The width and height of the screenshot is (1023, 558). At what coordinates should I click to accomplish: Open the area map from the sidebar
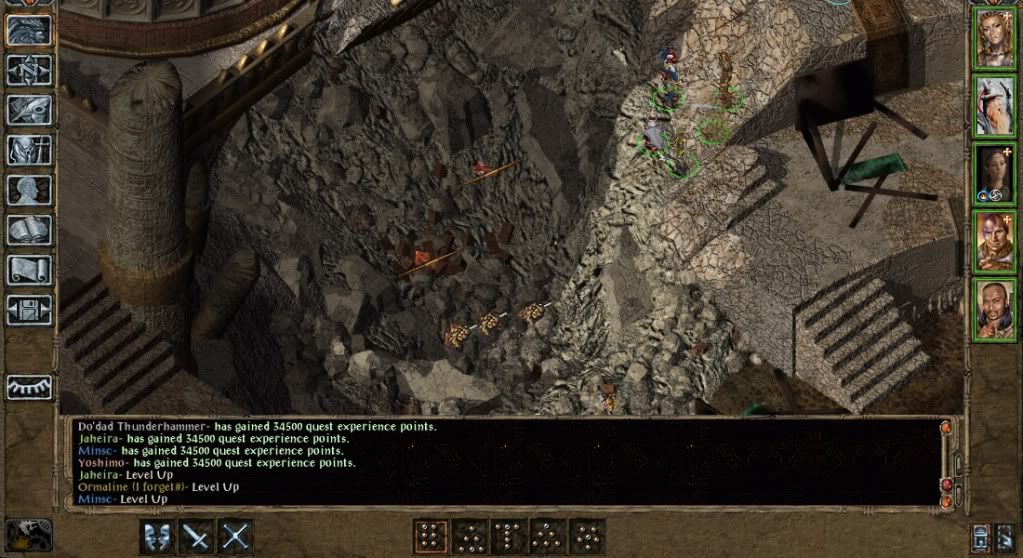pos(29,69)
